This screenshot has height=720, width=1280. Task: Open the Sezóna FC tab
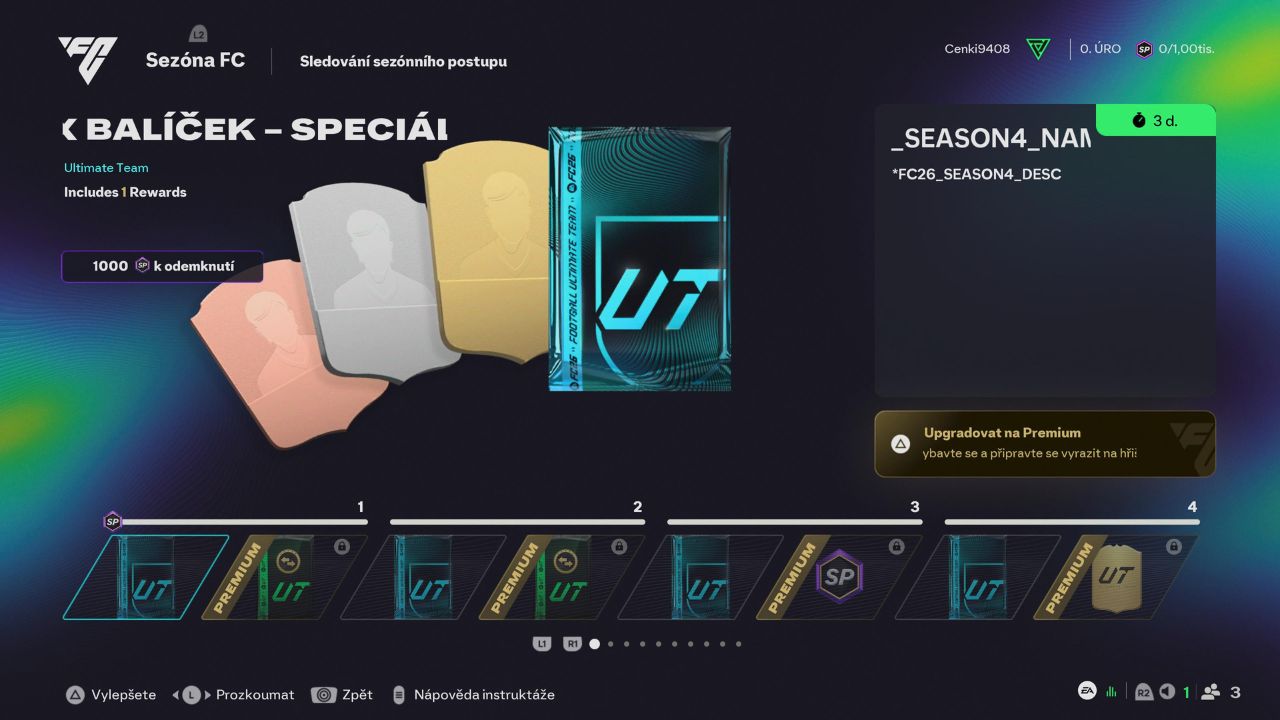pyautogui.click(x=195, y=61)
